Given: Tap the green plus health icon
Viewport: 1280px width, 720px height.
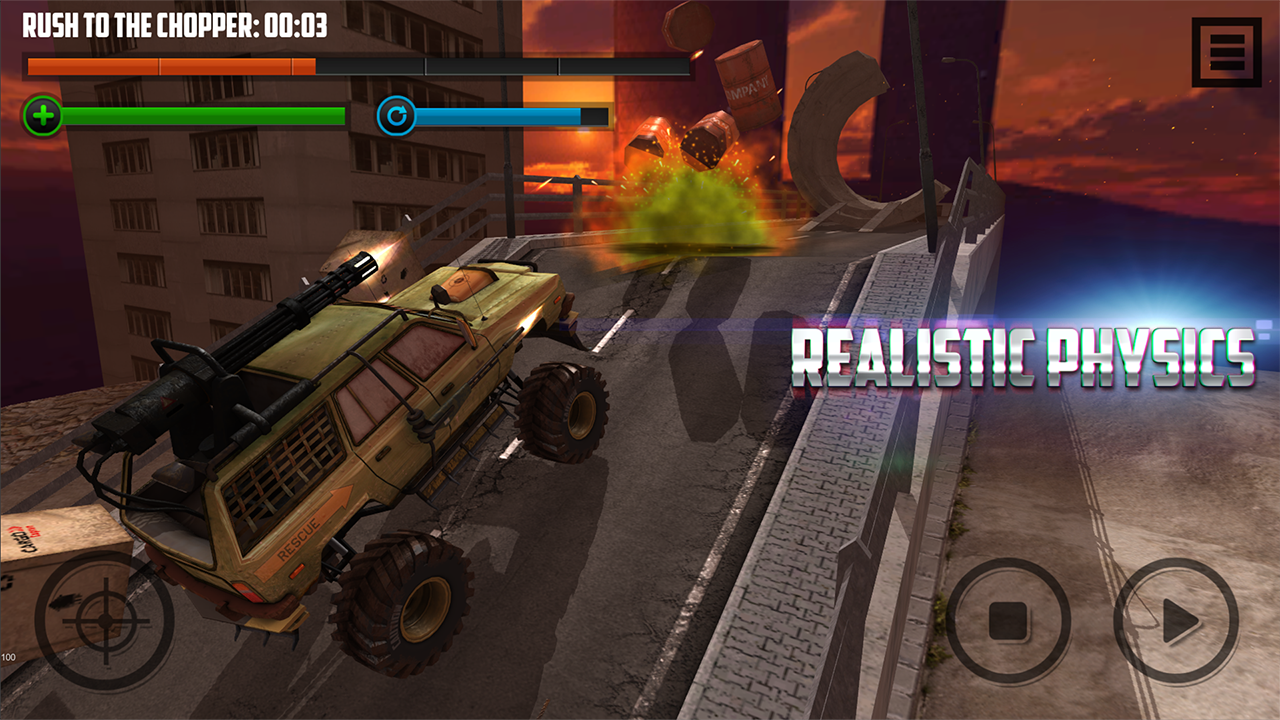Looking at the screenshot, I should [x=42, y=117].
